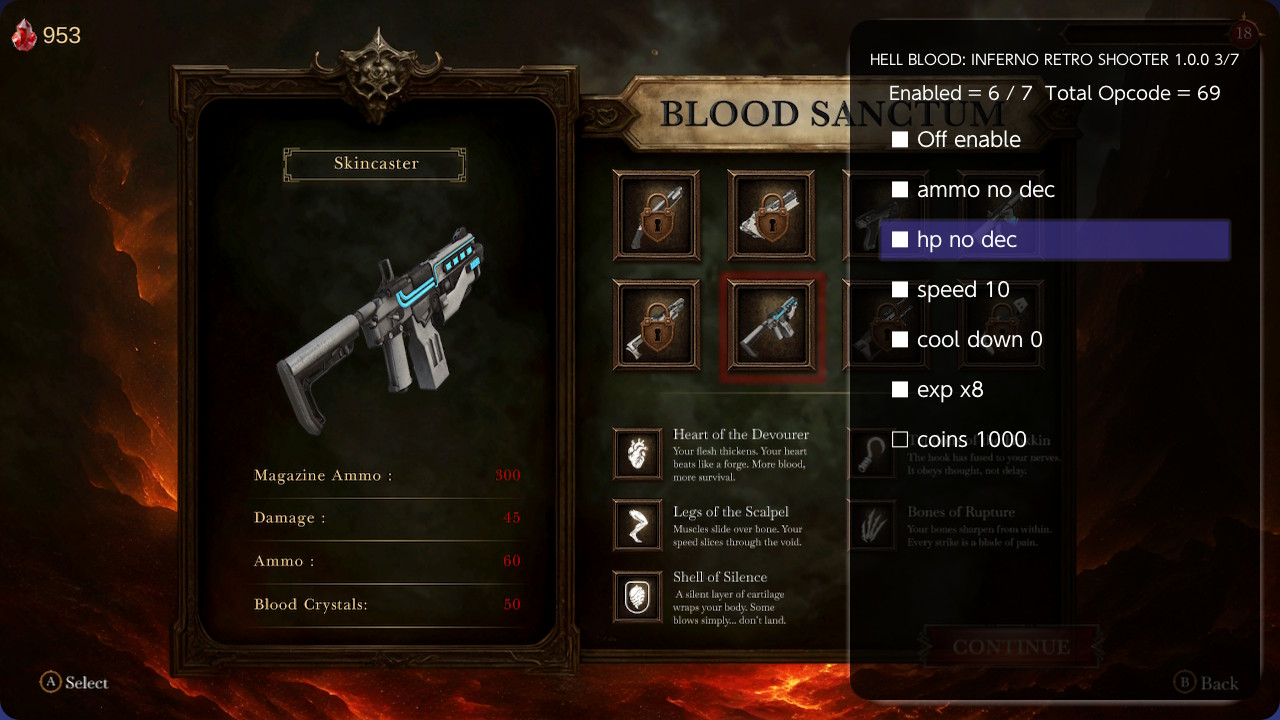Select the red-framed Skincaster weapon slot
Viewport: 1280px width, 720px height.
pyautogui.click(x=771, y=327)
